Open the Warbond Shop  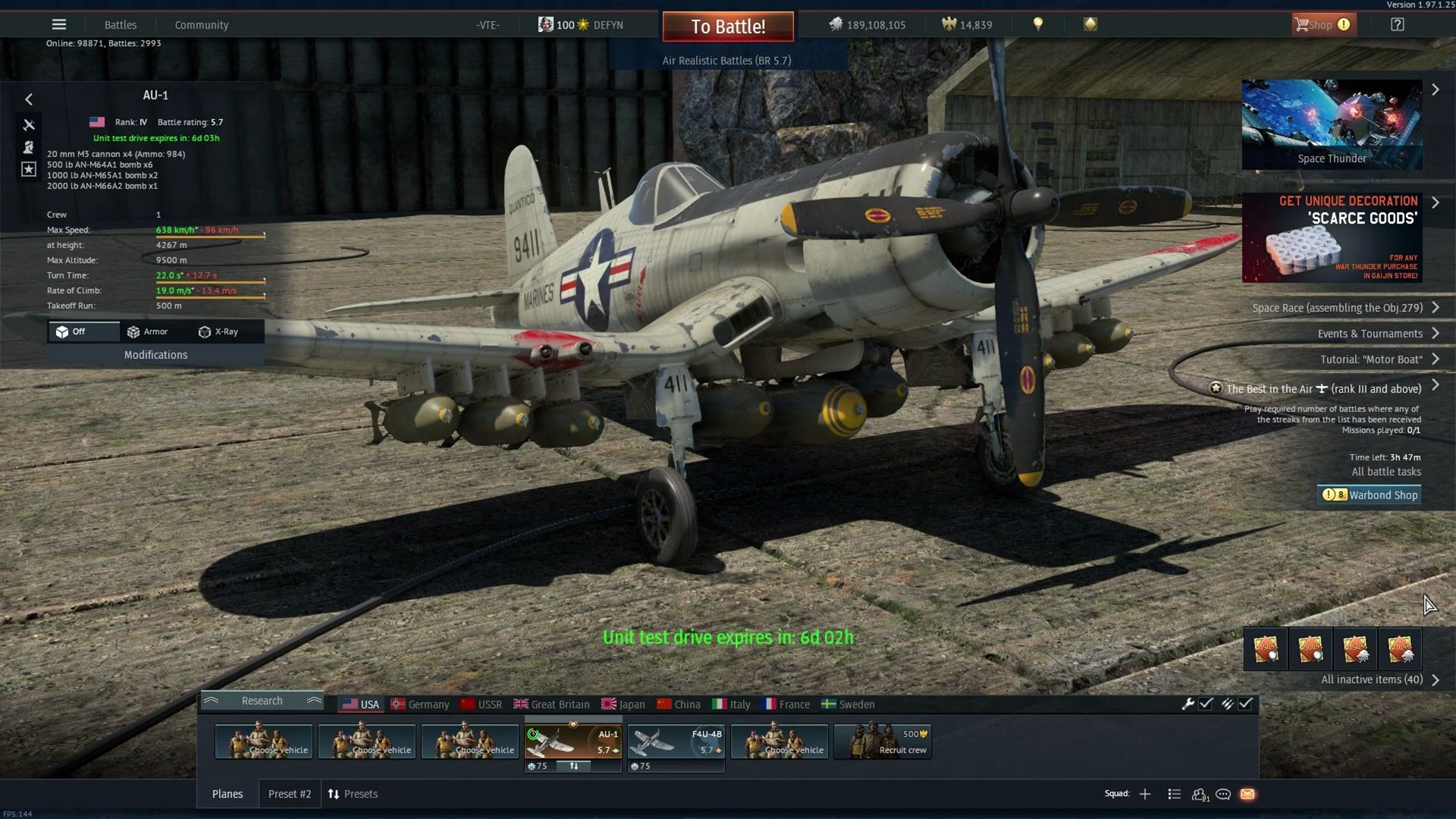pos(1370,495)
